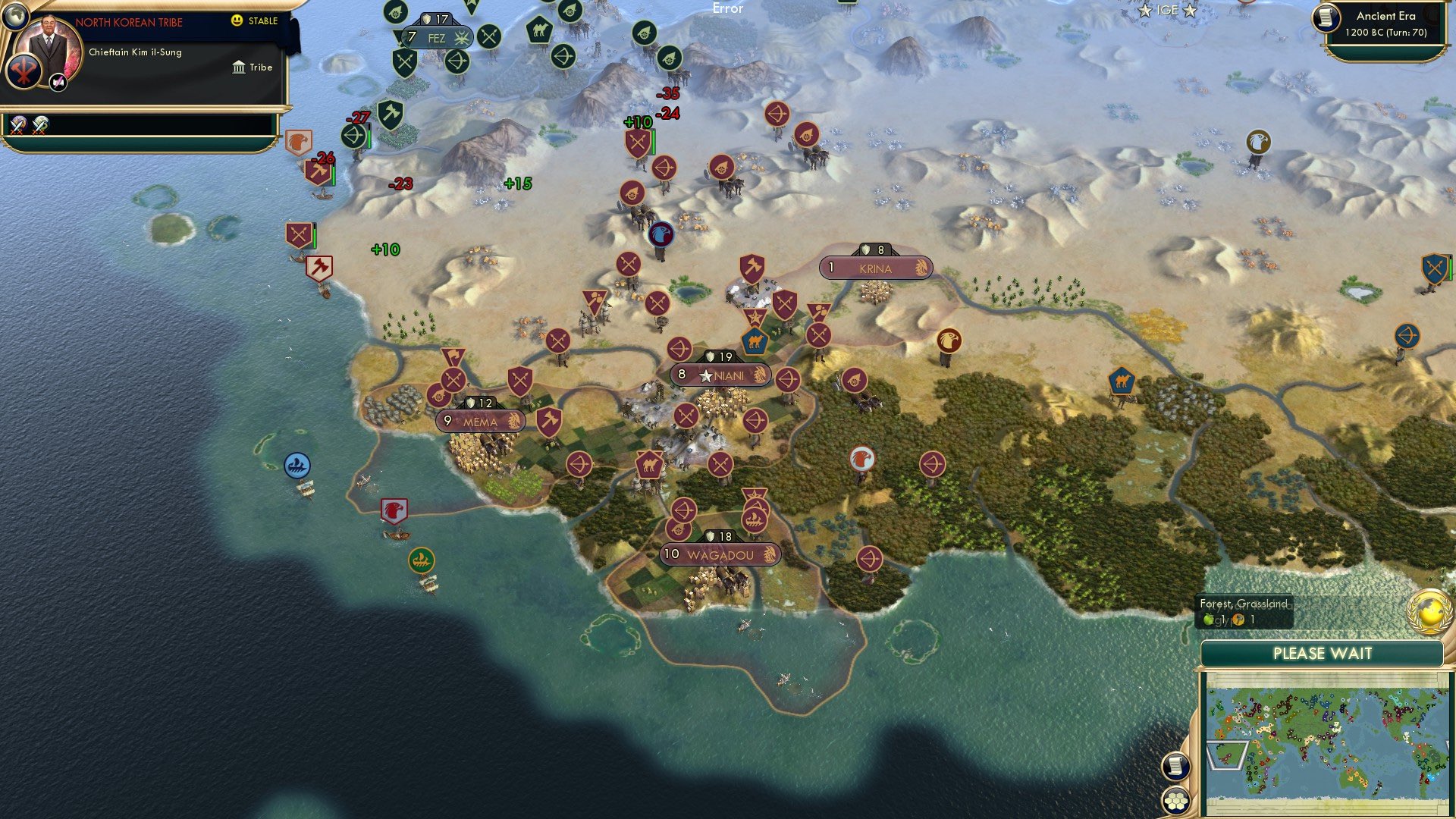Click the 1200 BC turn counter display
The width and height of the screenshot is (1456, 819).
[1388, 32]
